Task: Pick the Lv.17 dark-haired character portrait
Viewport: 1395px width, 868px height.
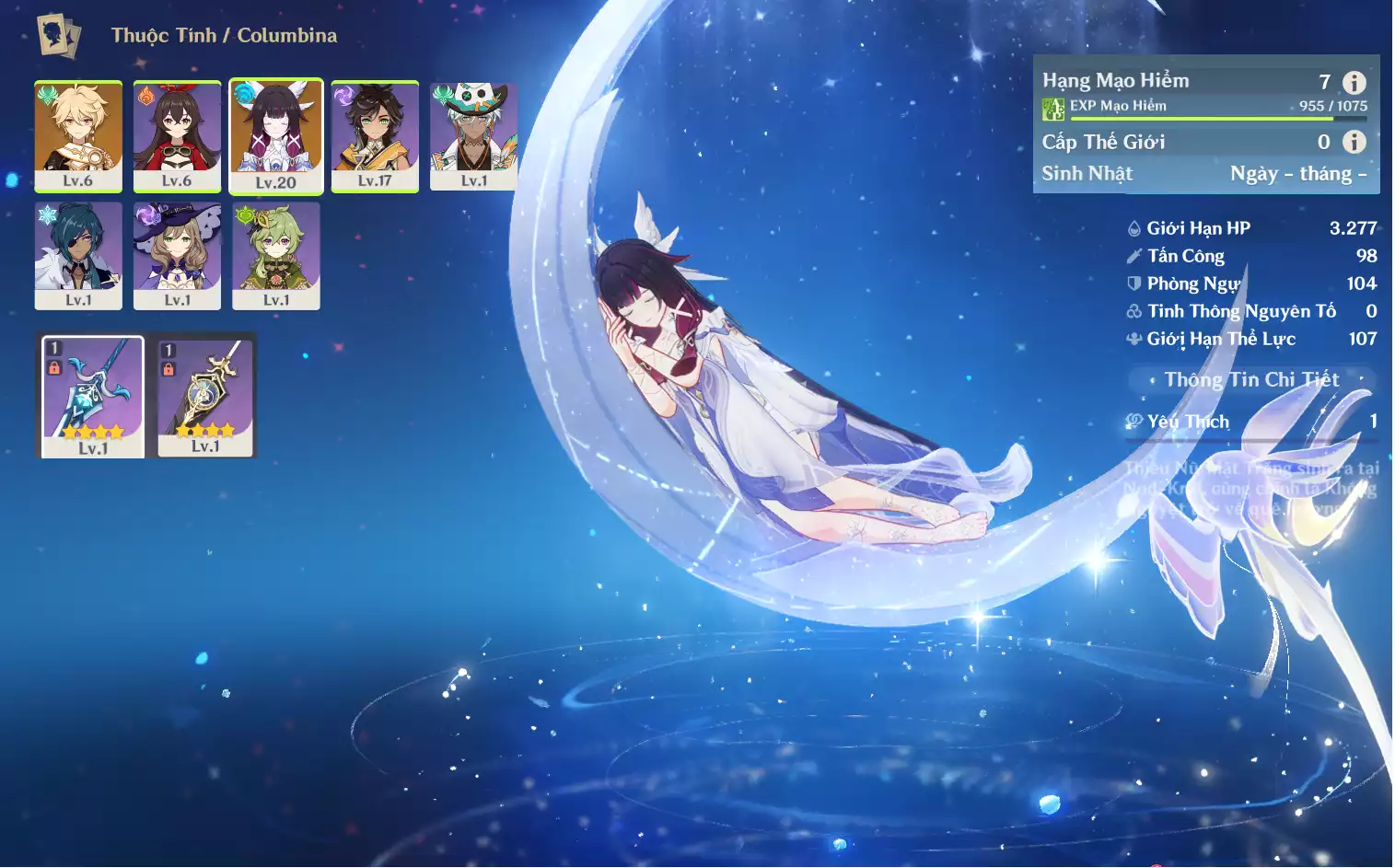Action: 375,135
